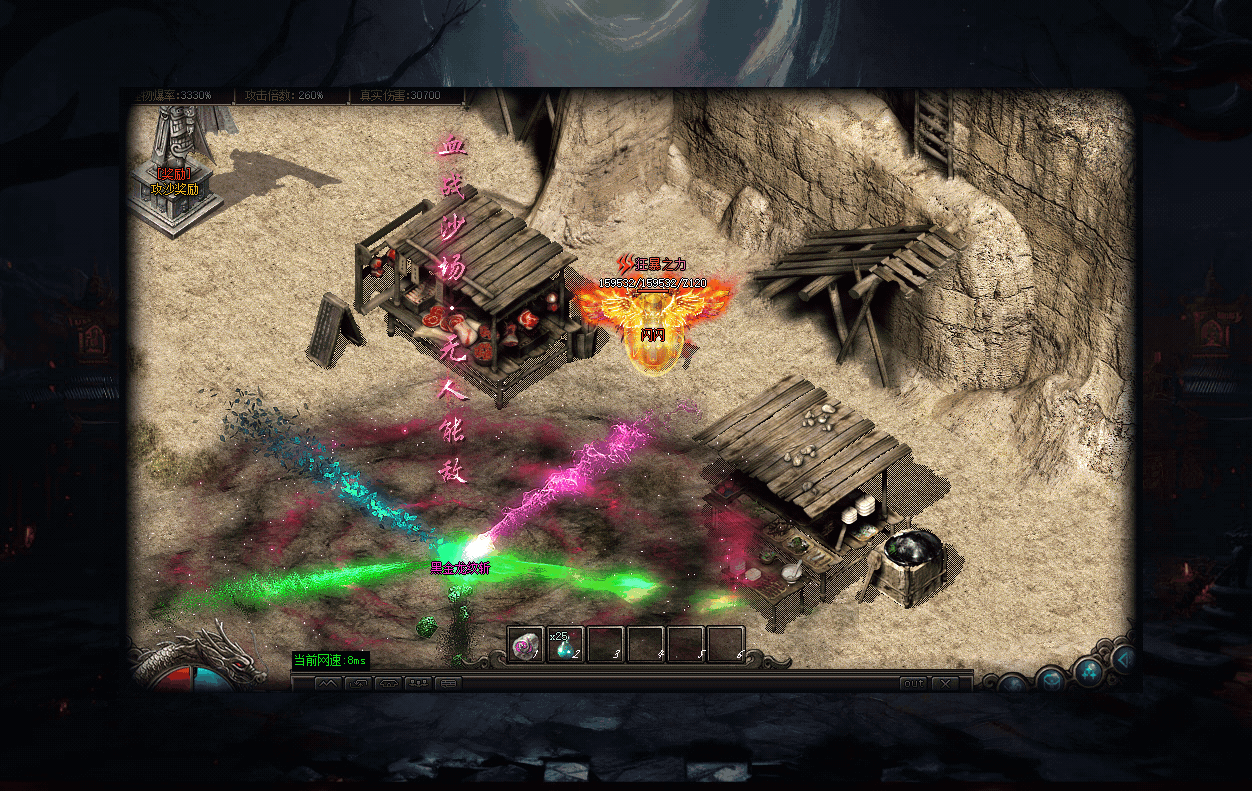Image resolution: width=1252 pixels, height=791 pixels.
Task: Use the pink scroll in hotbar slot 1
Action: click(x=525, y=645)
